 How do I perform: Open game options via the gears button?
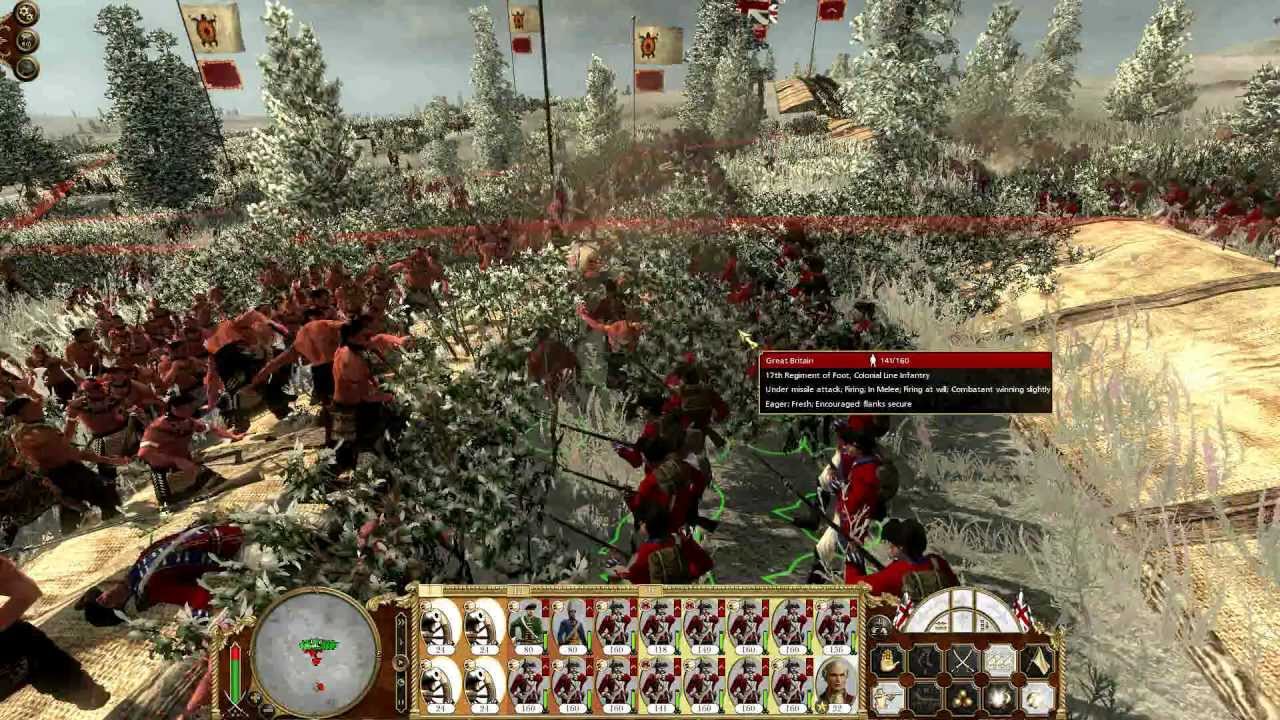(x=26, y=14)
